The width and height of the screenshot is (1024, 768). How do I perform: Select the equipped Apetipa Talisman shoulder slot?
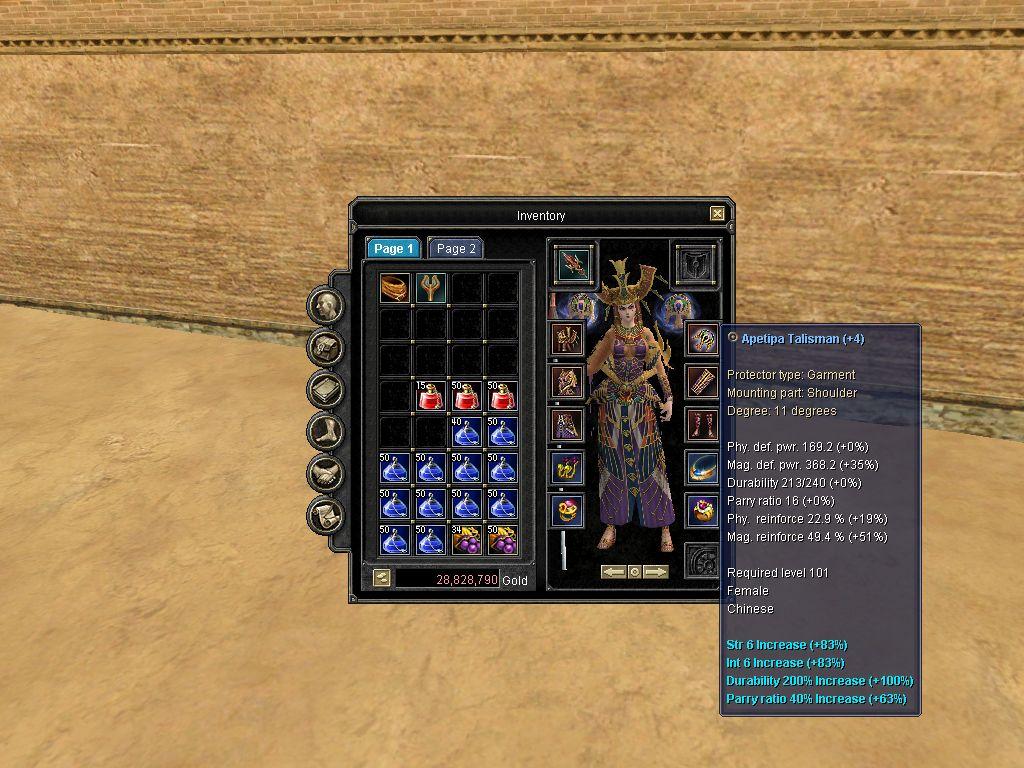point(702,339)
